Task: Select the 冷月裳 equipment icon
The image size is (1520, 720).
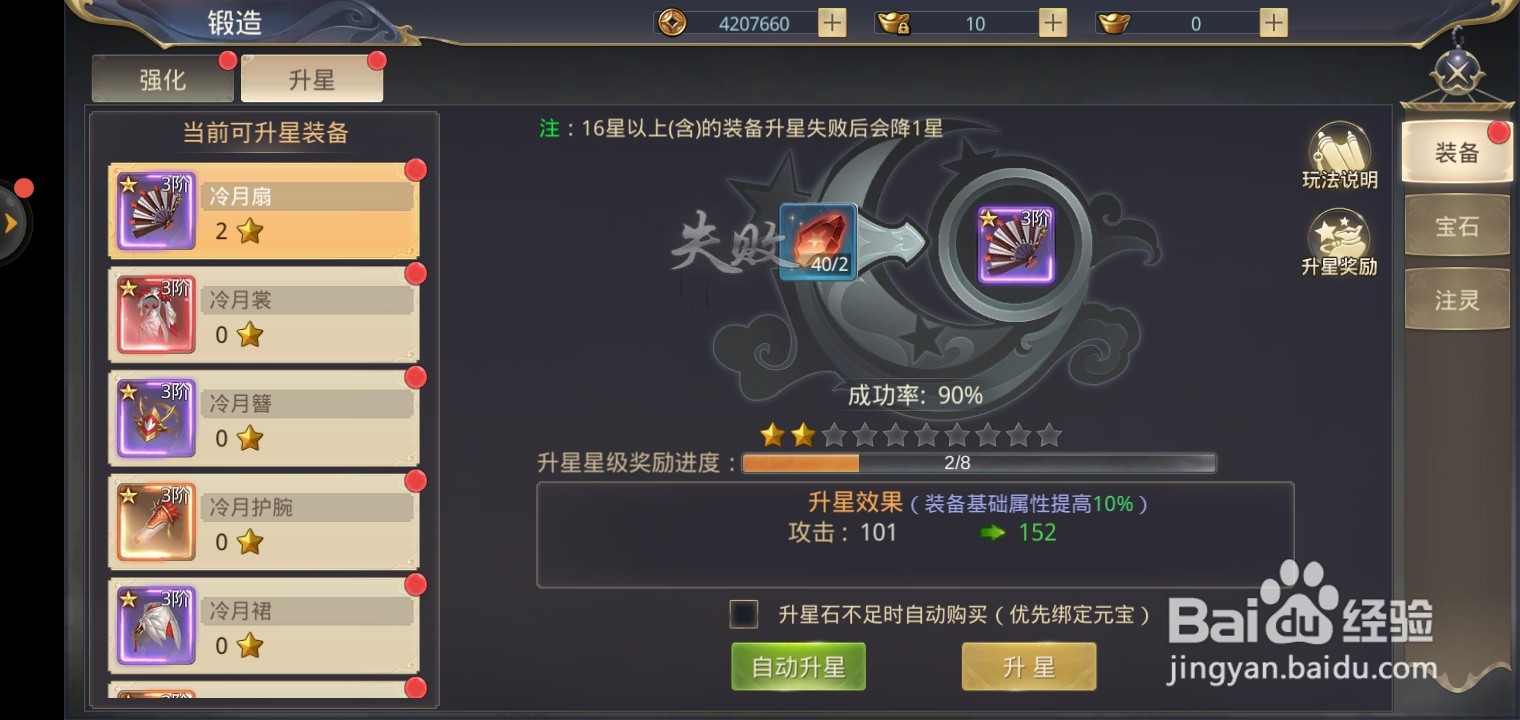Action: 155,315
